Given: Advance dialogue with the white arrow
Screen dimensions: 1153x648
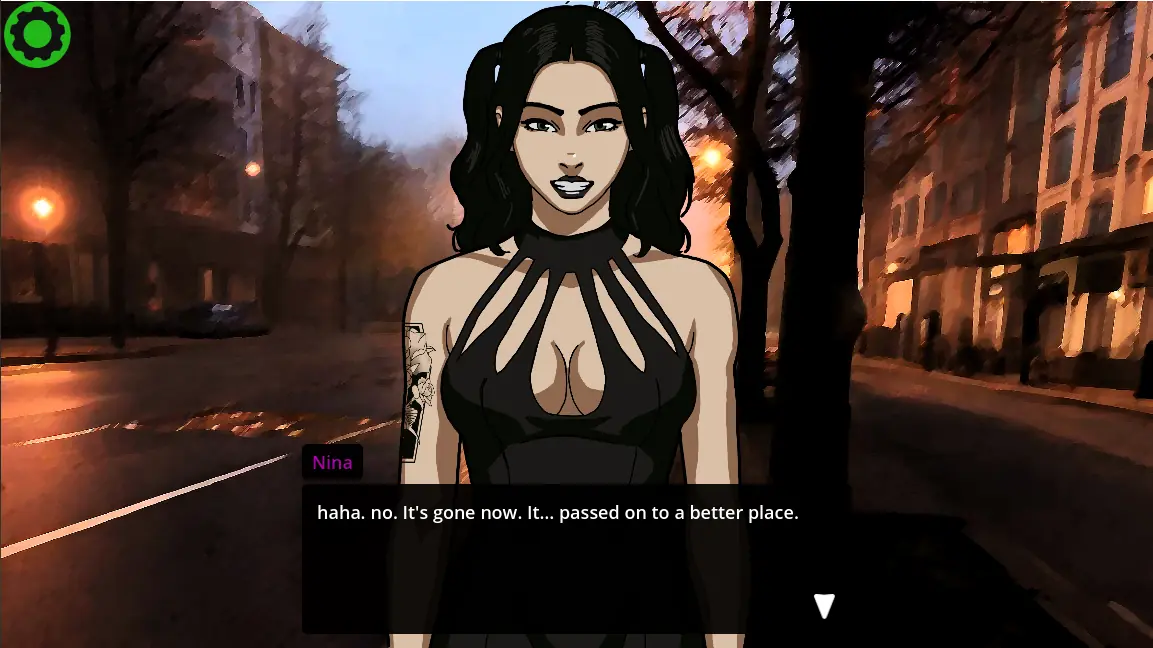Looking at the screenshot, I should 824,606.
